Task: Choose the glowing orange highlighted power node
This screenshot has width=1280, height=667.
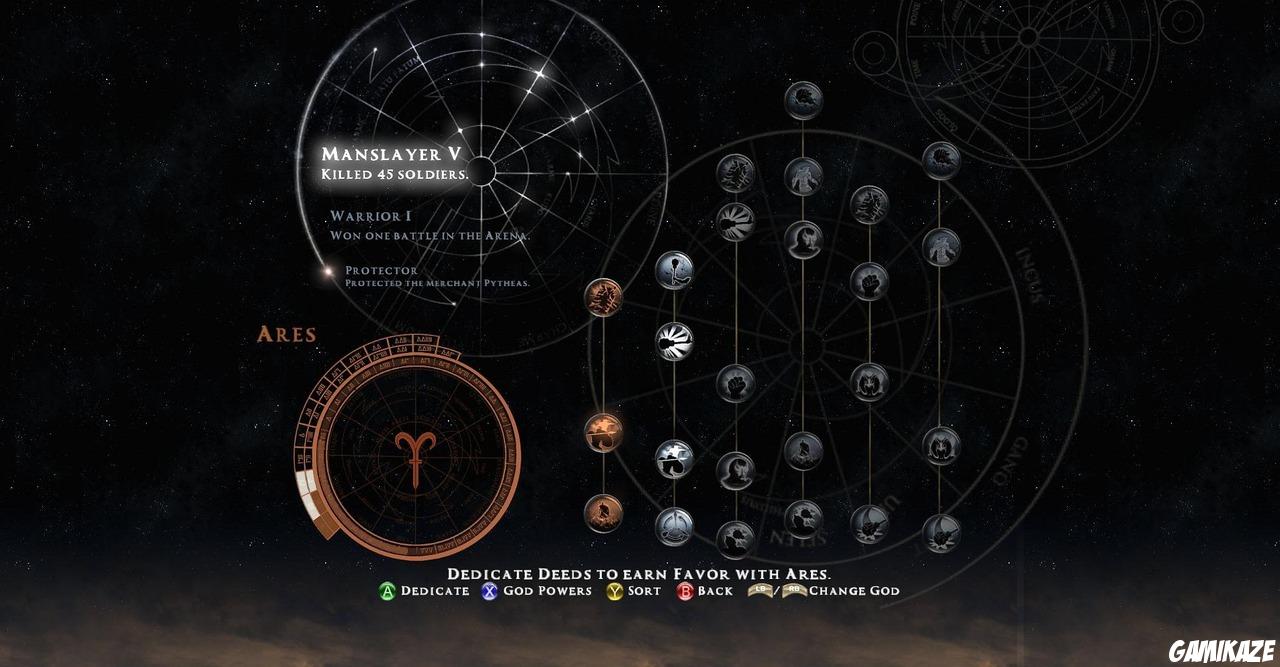Action: [603, 432]
